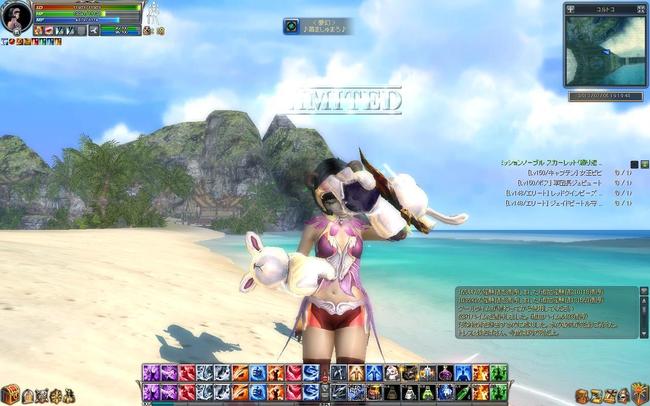Click the minimap's top-left corner button

(x=571, y=8)
